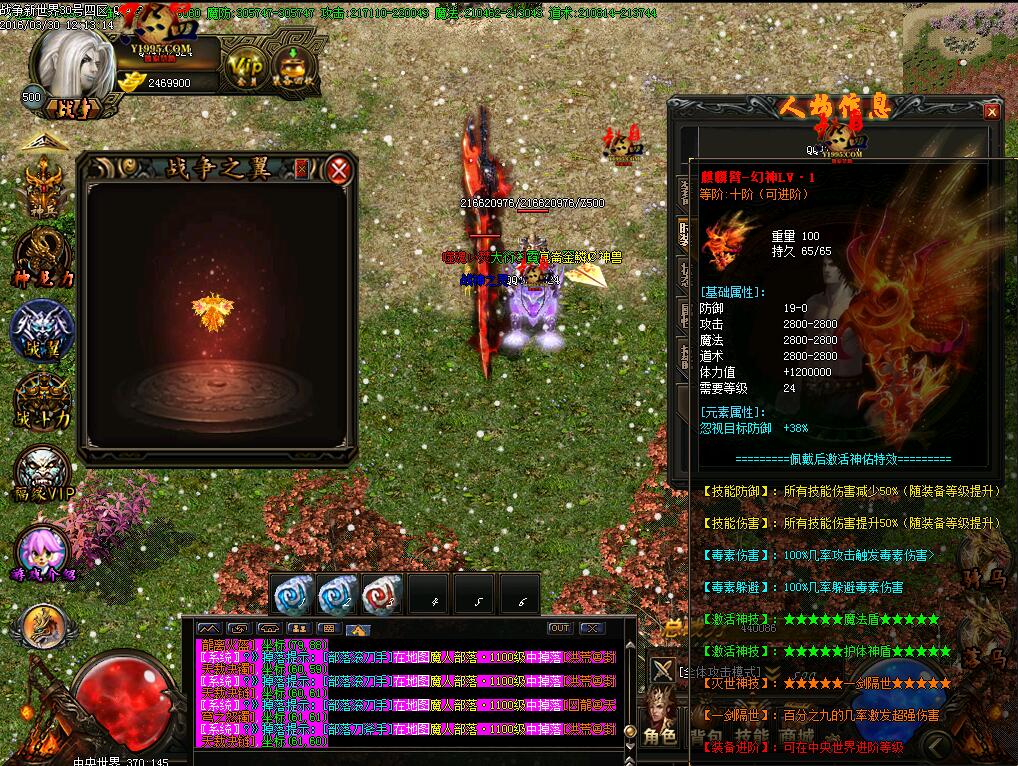This screenshot has width=1018, height=766.
Task: Open the 角色 character menu button
Action: (x=661, y=737)
